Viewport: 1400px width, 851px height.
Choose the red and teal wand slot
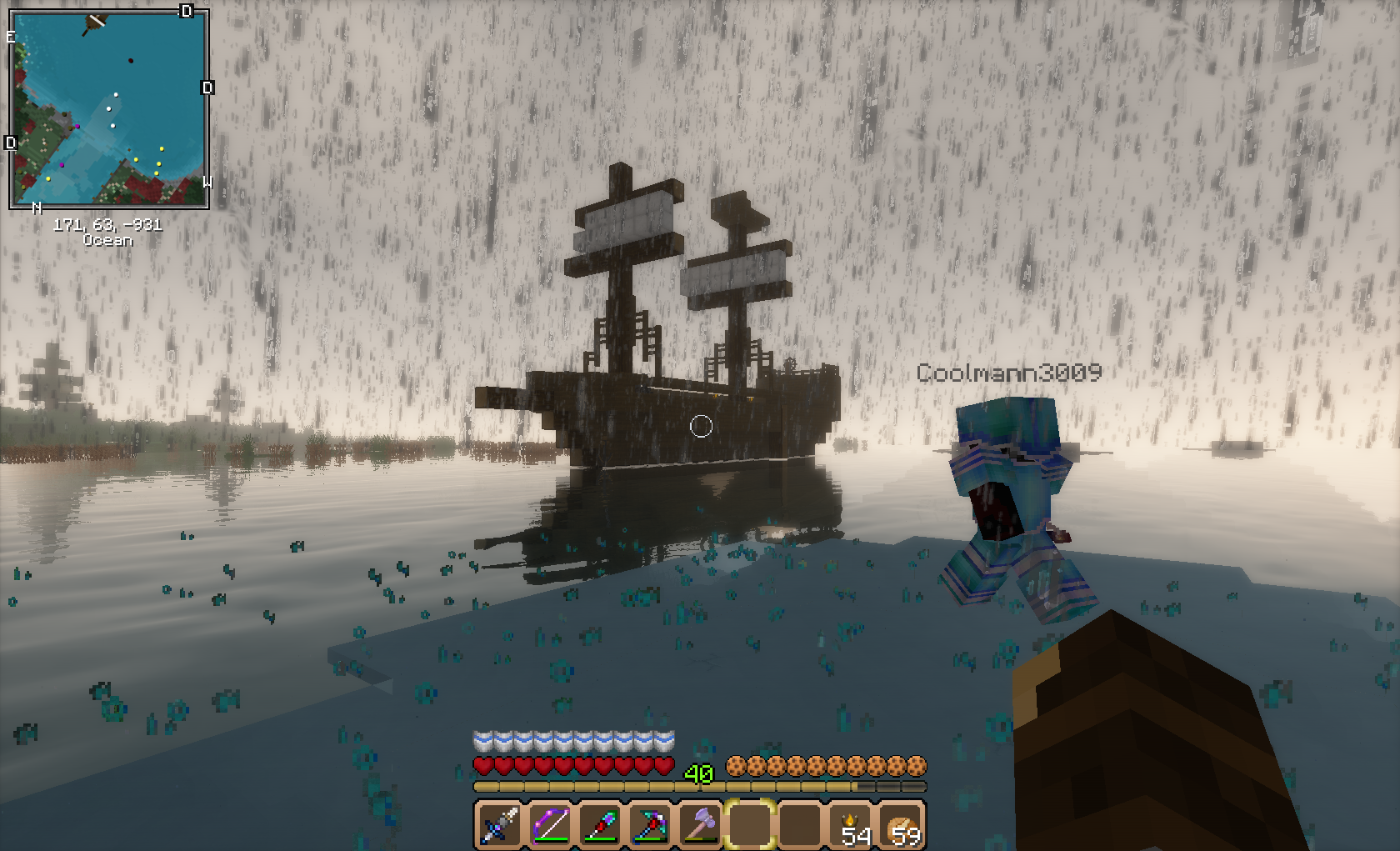pos(600,825)
